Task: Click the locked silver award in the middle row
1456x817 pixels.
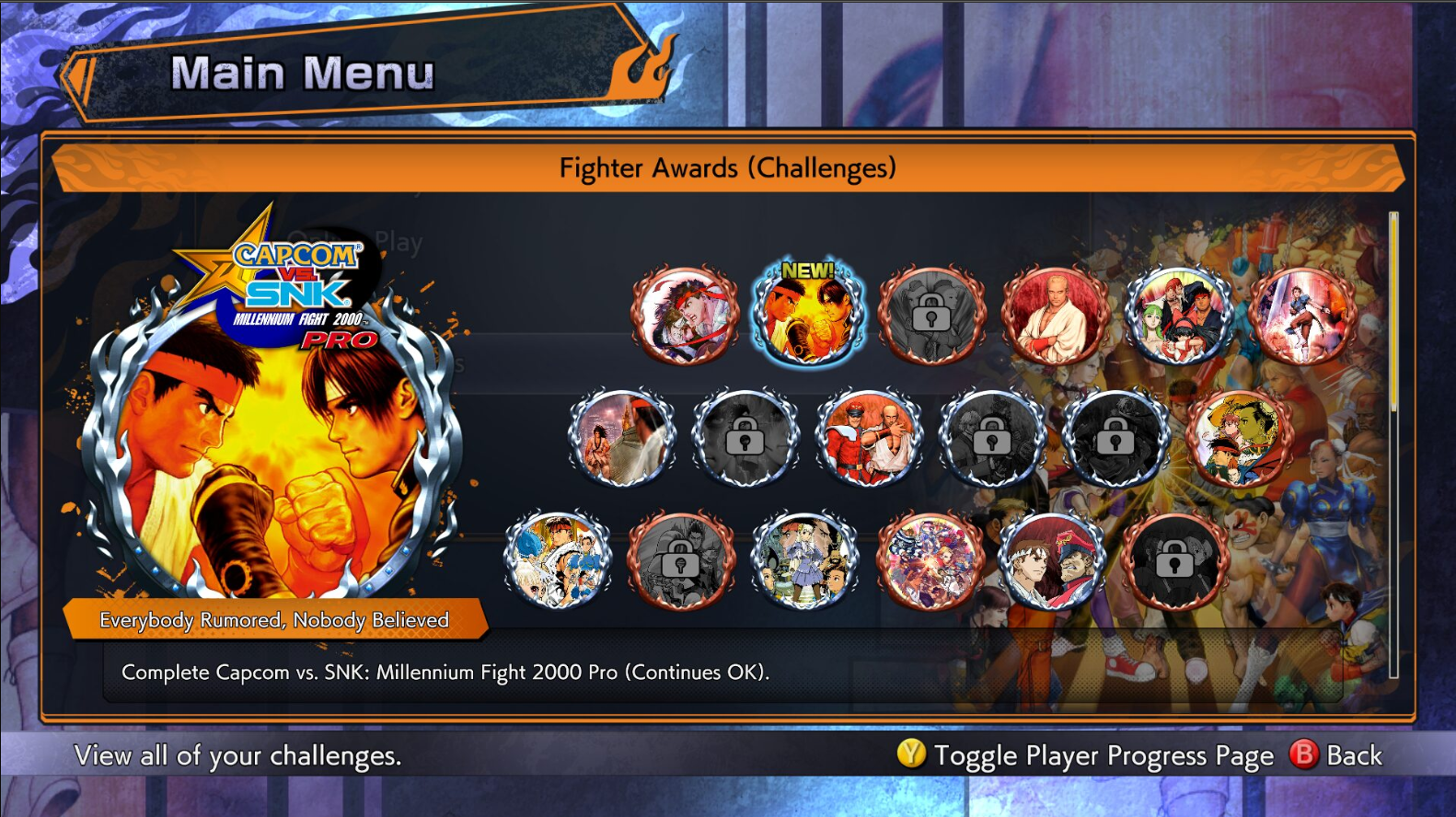Action: [746, 437]
